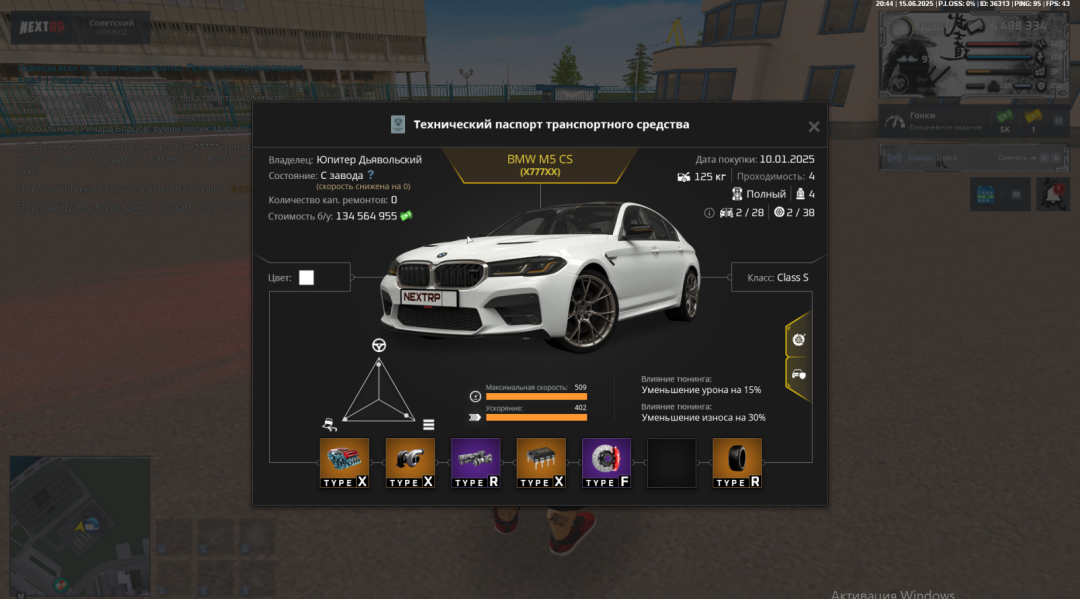
Task: Select the ECU chip Type X slot
Action: point(541,463)
